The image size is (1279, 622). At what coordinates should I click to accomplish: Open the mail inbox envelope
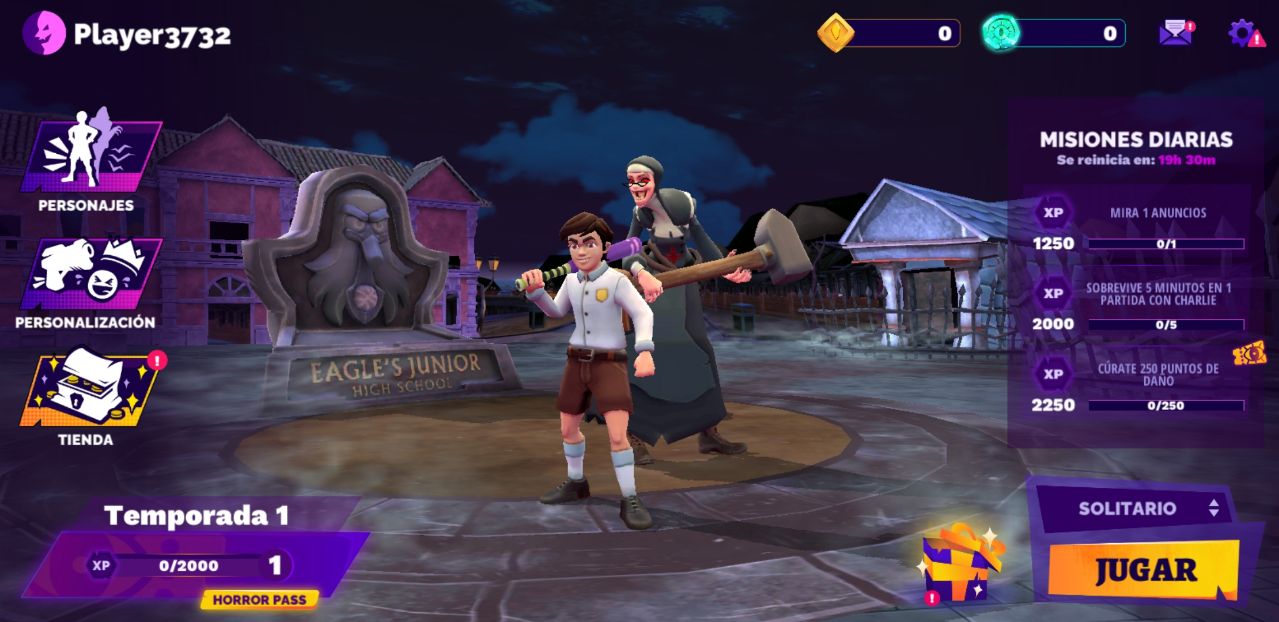1175,33
